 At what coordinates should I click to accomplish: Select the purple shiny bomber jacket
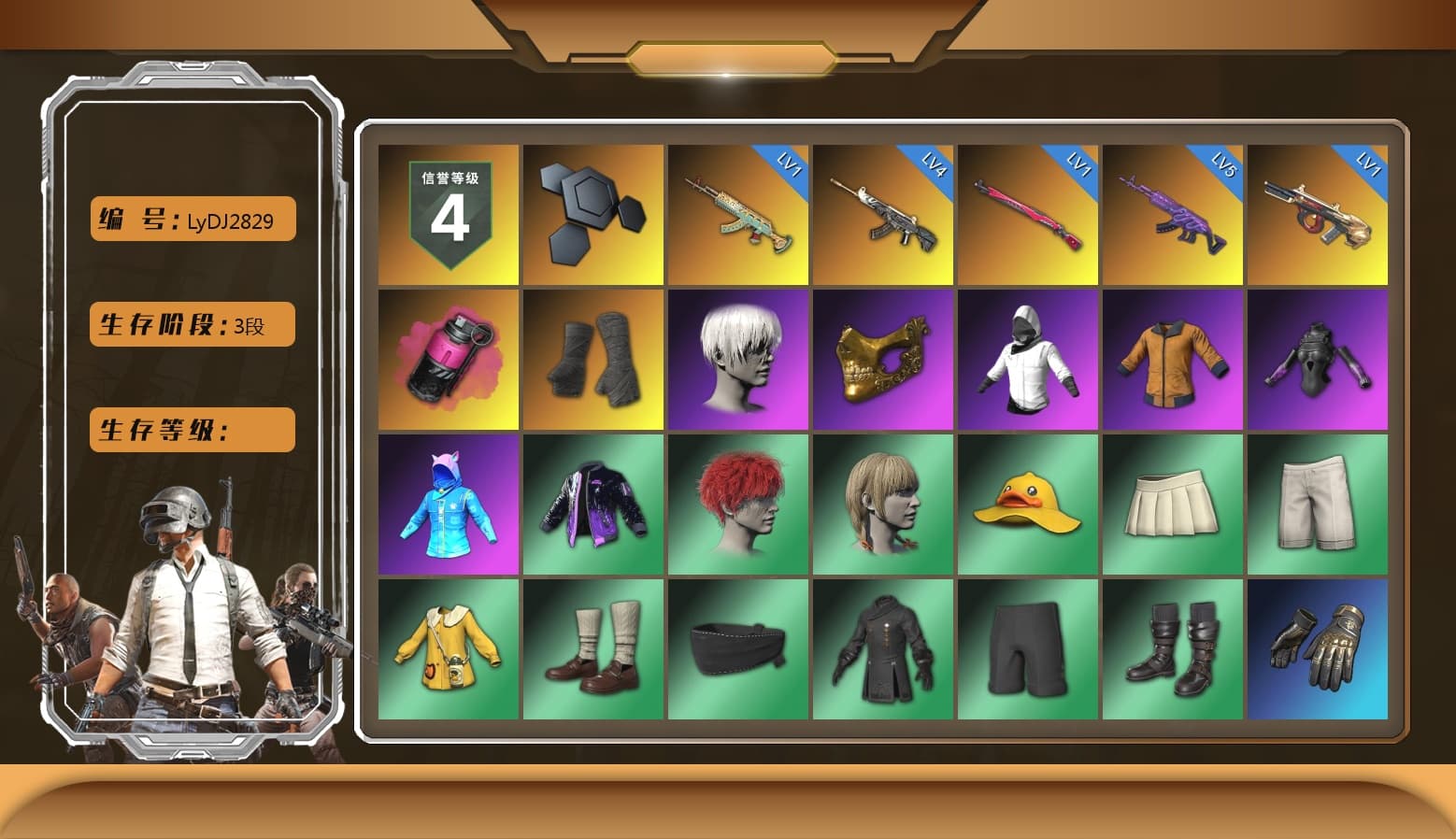pyautogui.click(x=591, y=505)
